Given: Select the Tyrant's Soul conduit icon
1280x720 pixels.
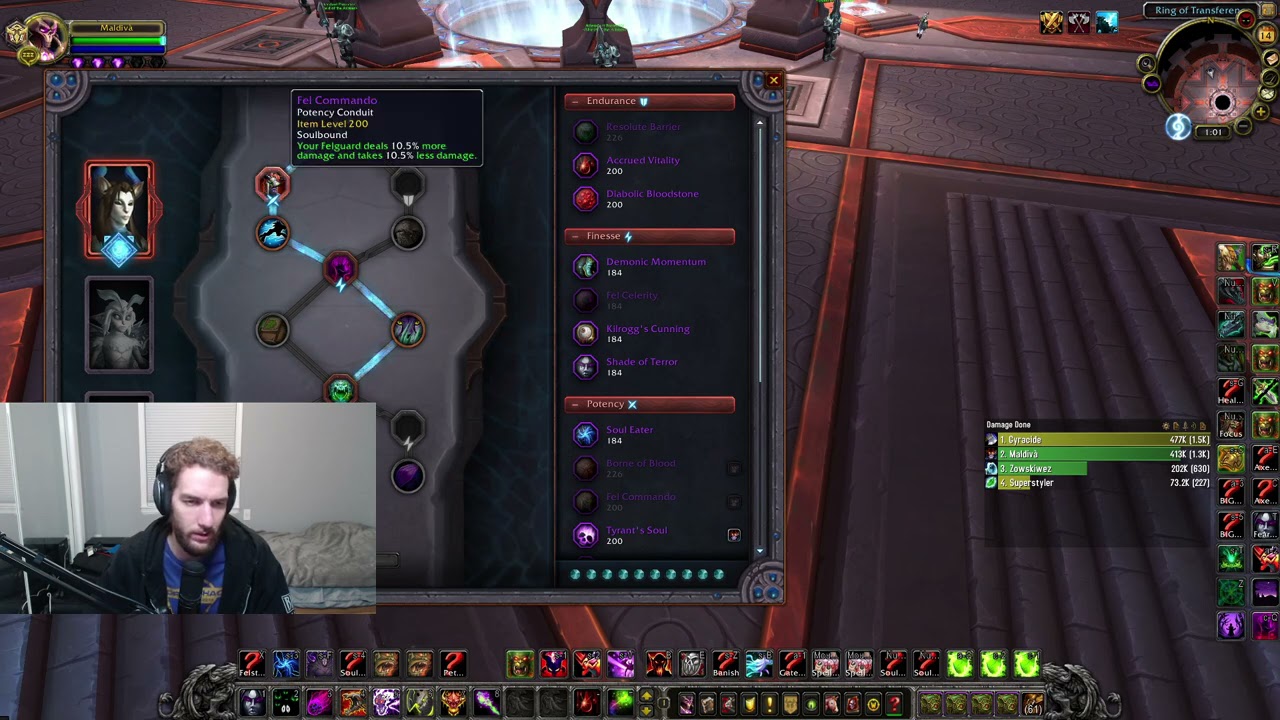Looking at the screenshot, I should (x=585, y=535).
